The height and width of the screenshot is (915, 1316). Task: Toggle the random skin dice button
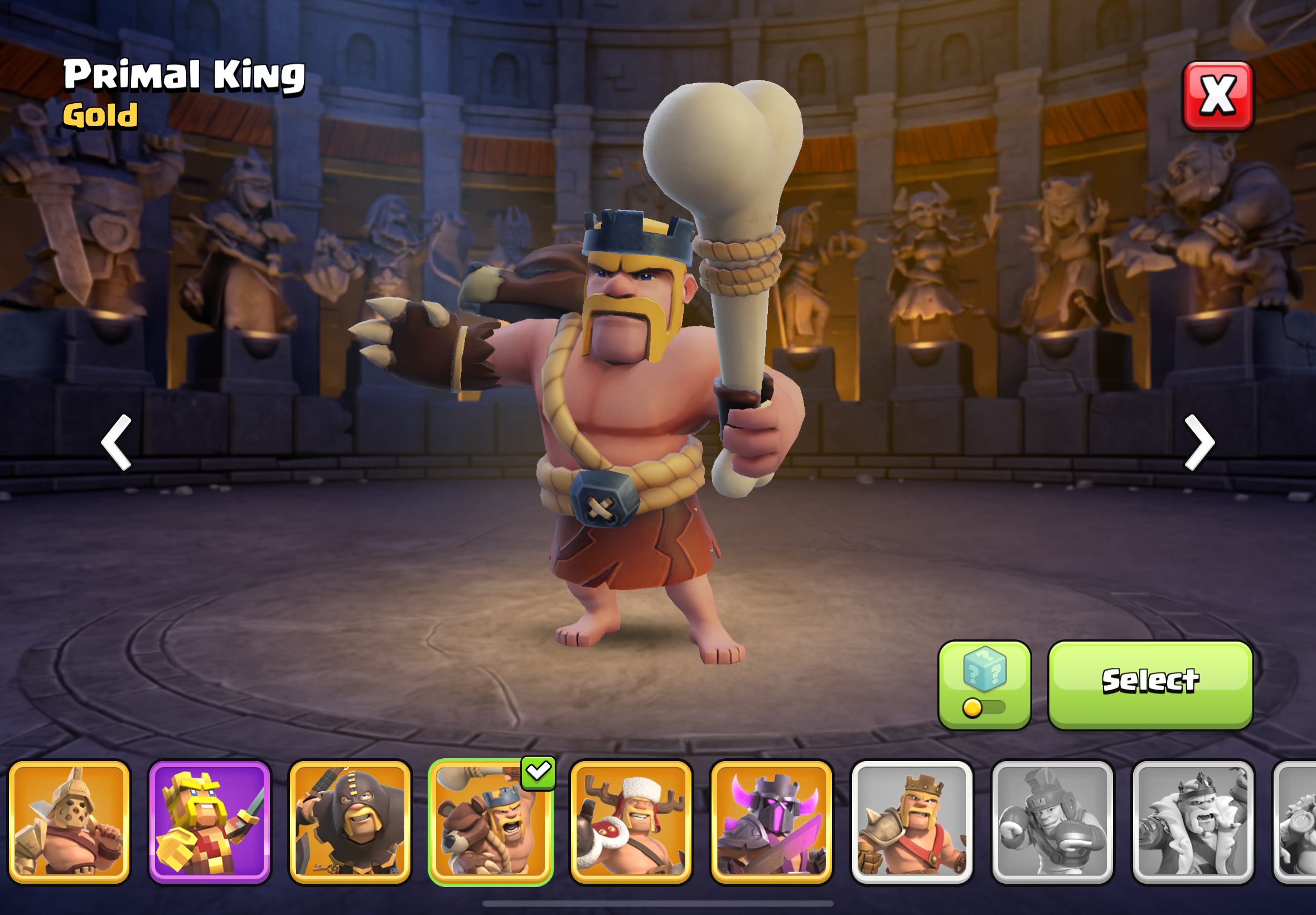(x=984, y=685)
